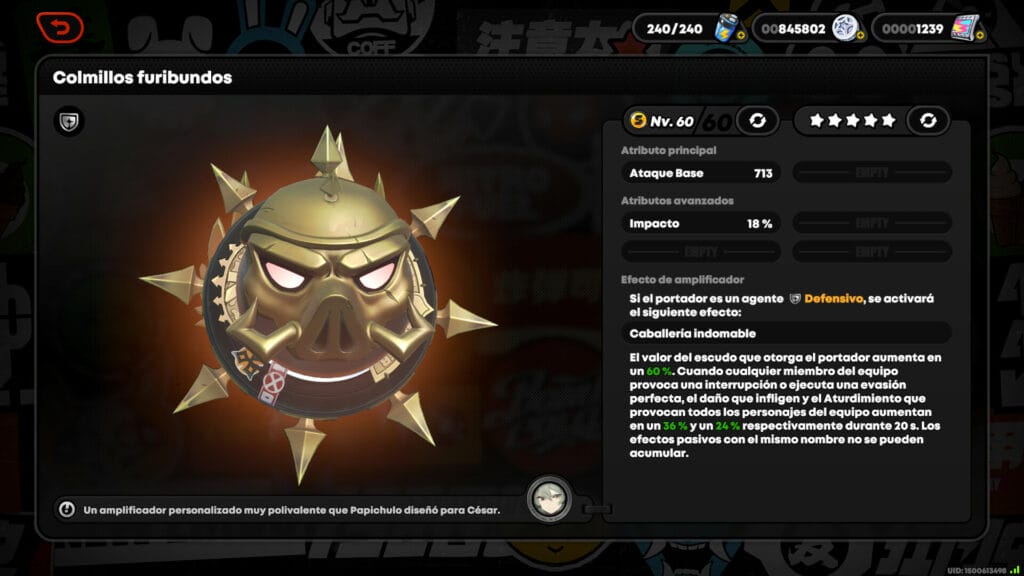Select the Ataque Base attribute row
The height and width of the screenshot is (576, 1024).
click(x=700, y=173)
